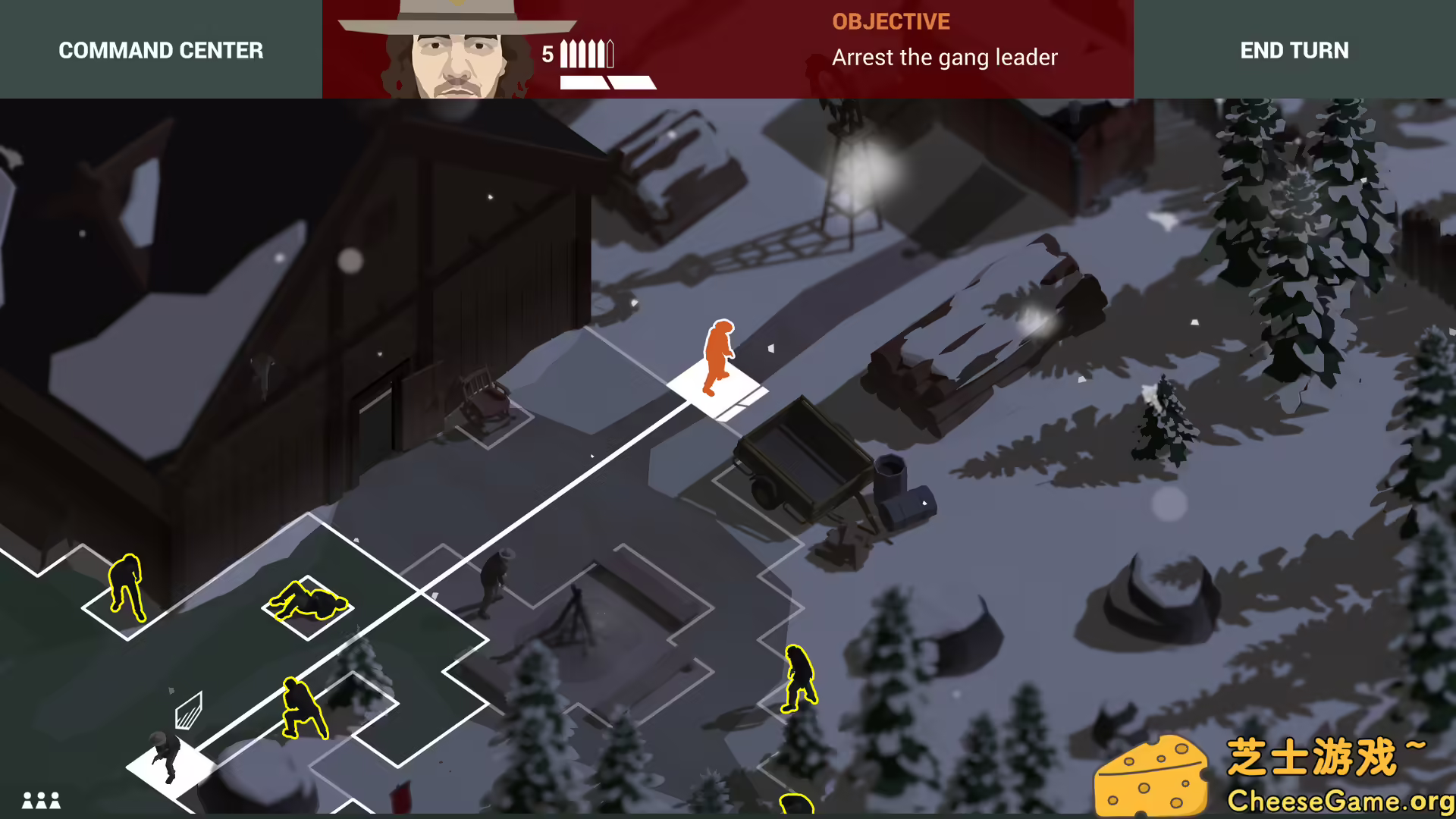Click the OBJECTIVE banner heading
The height and width of the screenshot is (819, 1456).
[891, 21]
